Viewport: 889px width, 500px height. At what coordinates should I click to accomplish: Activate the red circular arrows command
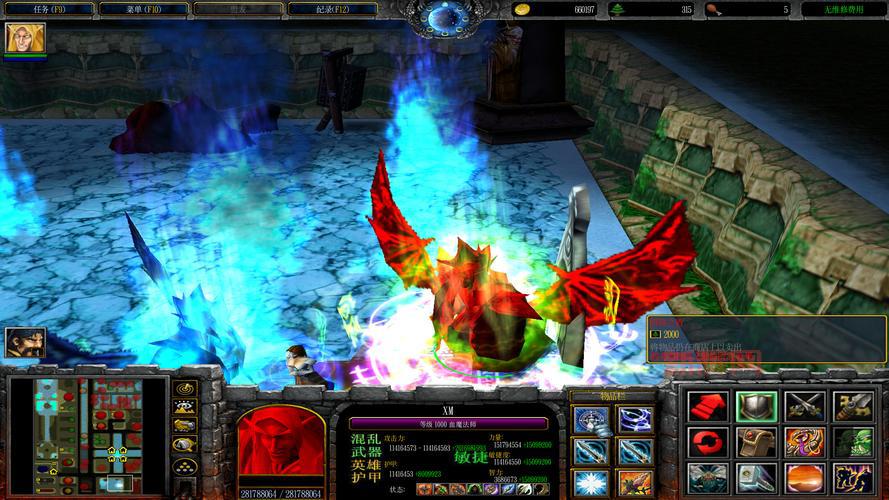707,443
